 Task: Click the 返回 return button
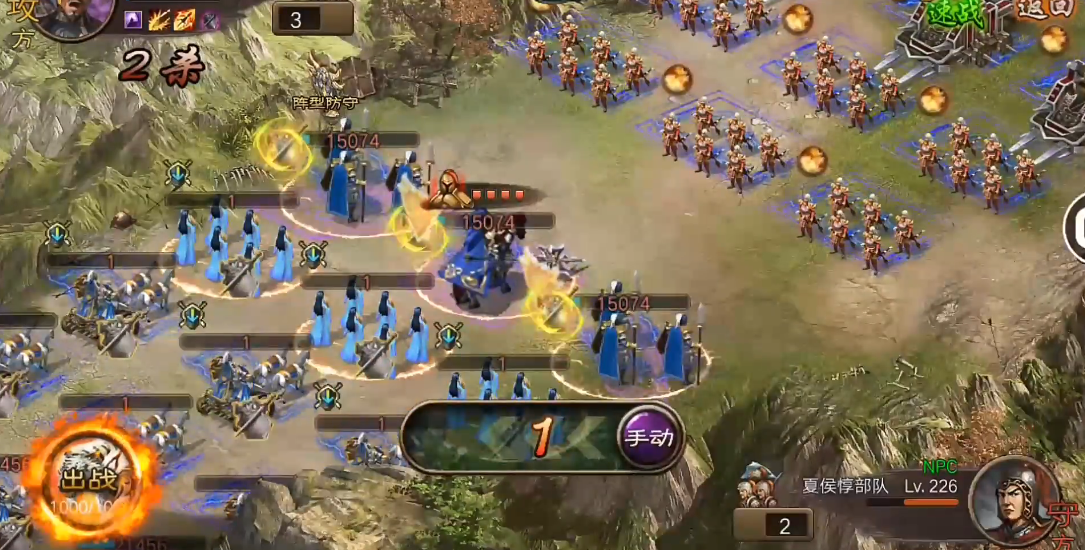point(1045,9)
